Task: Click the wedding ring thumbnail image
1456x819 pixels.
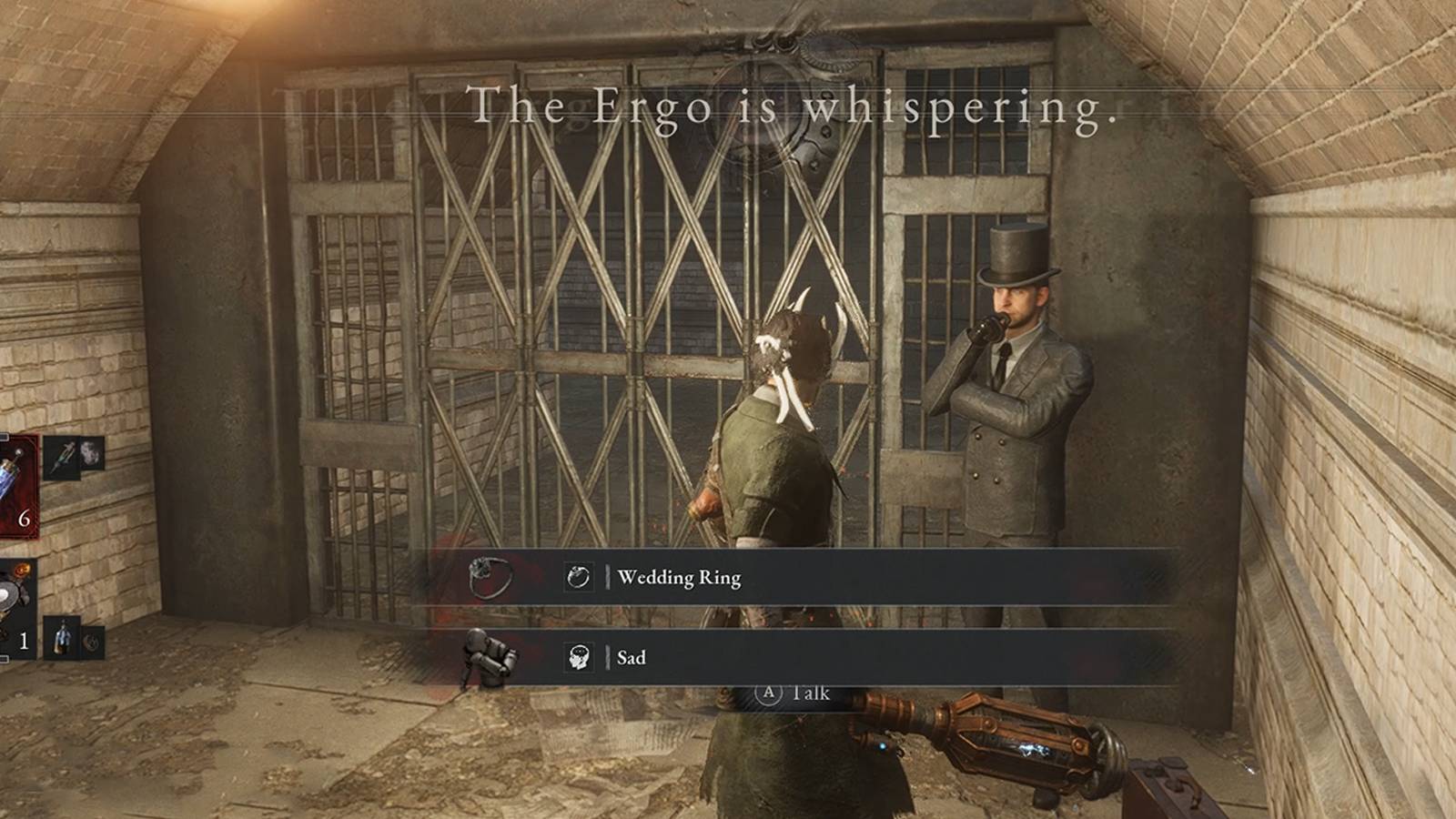Action: (x=490, y=575)
